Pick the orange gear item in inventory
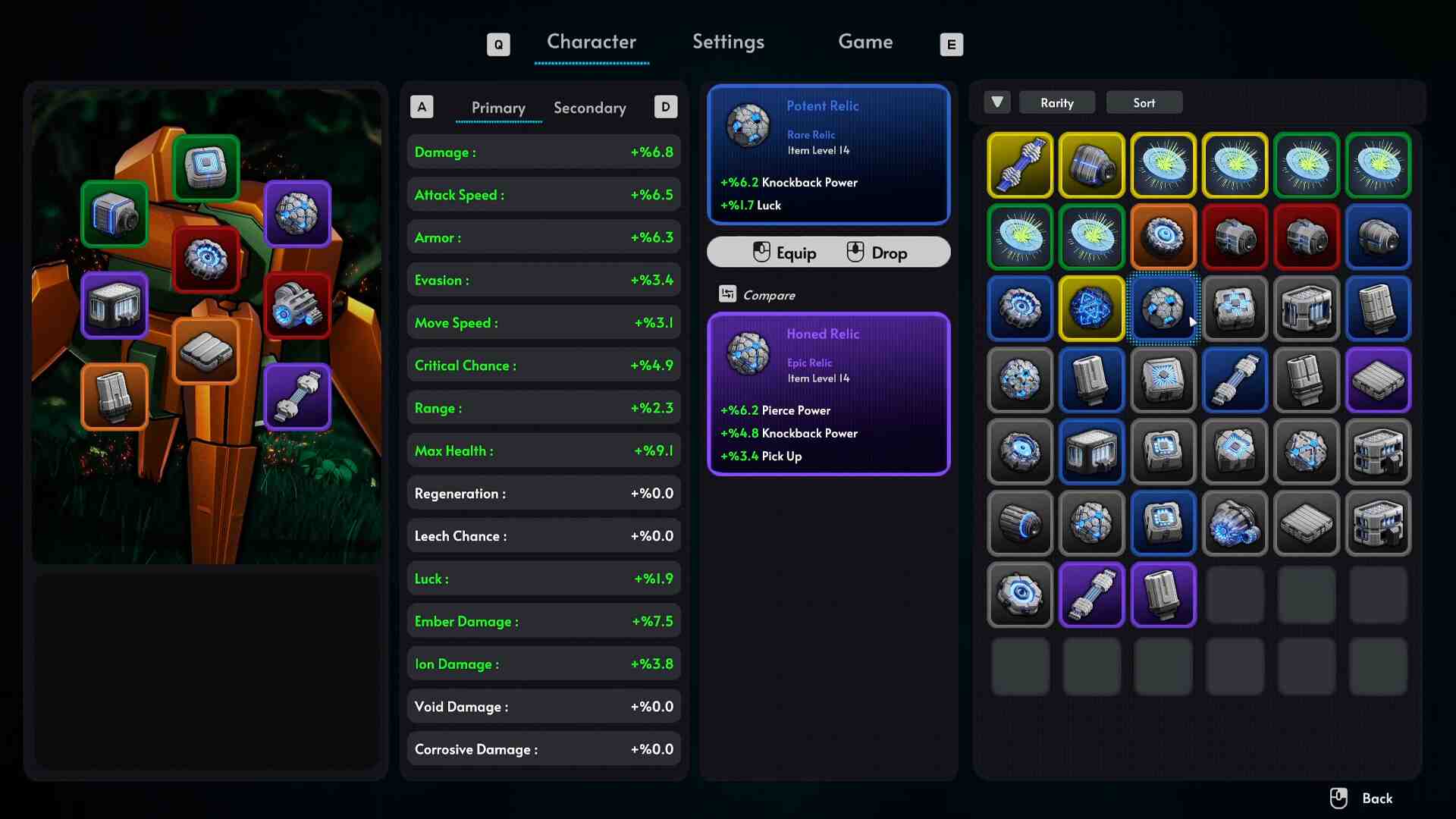1456x819 pixels. tap(1163, 237)
